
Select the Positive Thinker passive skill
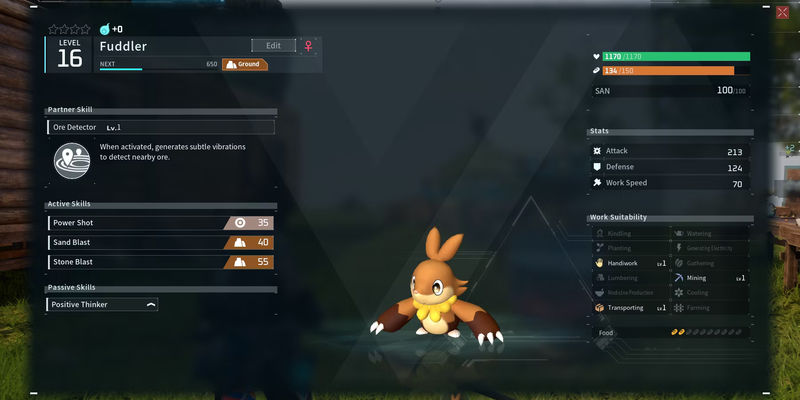coord(102,304)
